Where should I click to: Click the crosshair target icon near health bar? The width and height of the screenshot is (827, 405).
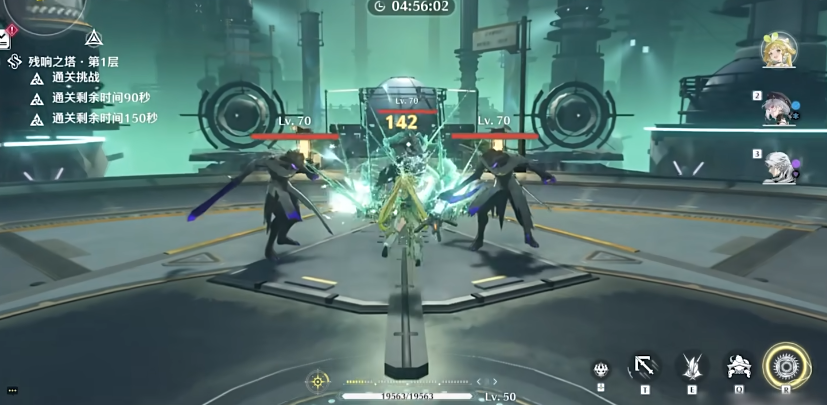coord(318,381)
